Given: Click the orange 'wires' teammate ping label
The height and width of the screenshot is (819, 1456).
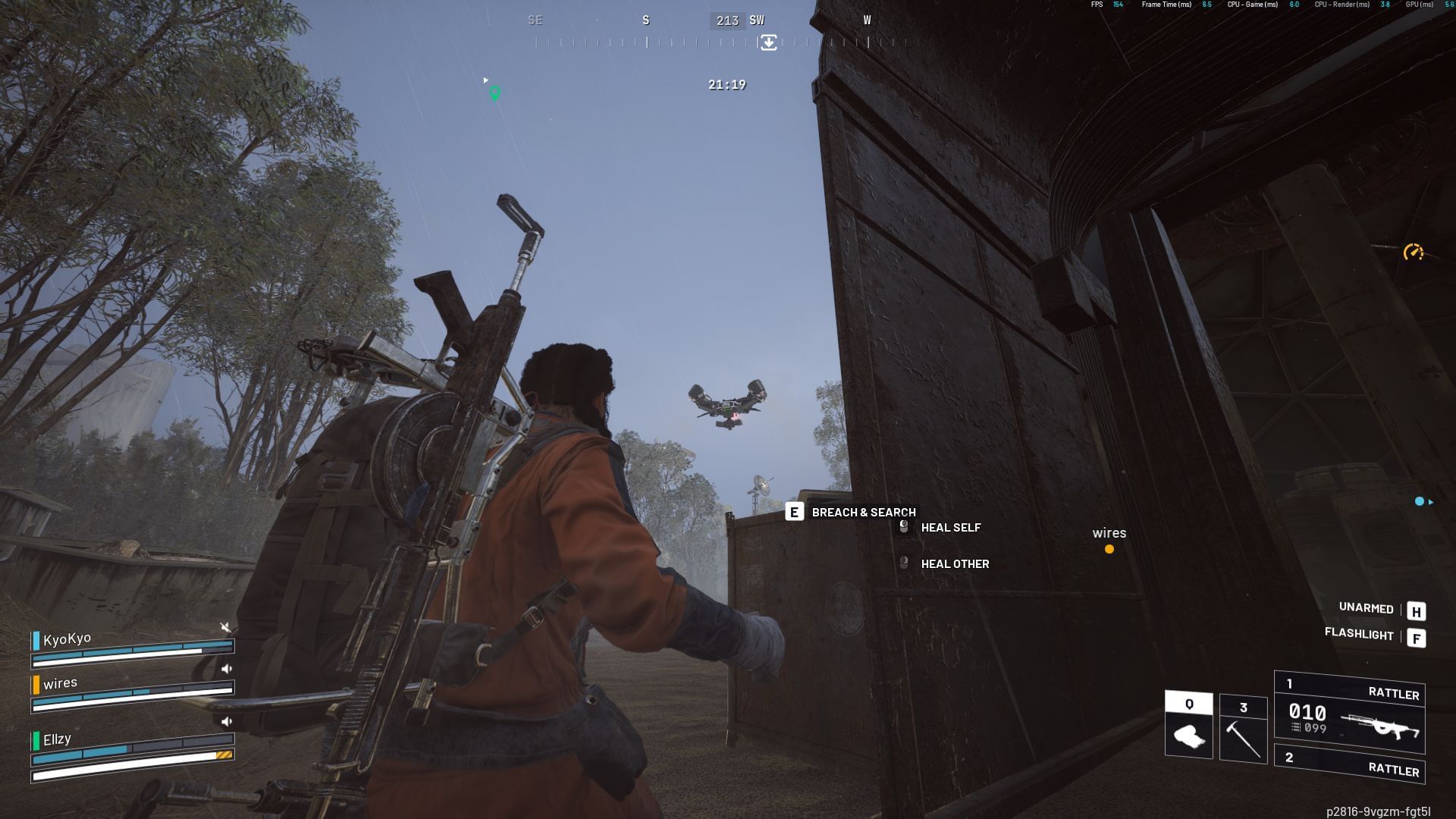Looking at the screenshot, I should pyautogui.click(x=1109, y=533).
